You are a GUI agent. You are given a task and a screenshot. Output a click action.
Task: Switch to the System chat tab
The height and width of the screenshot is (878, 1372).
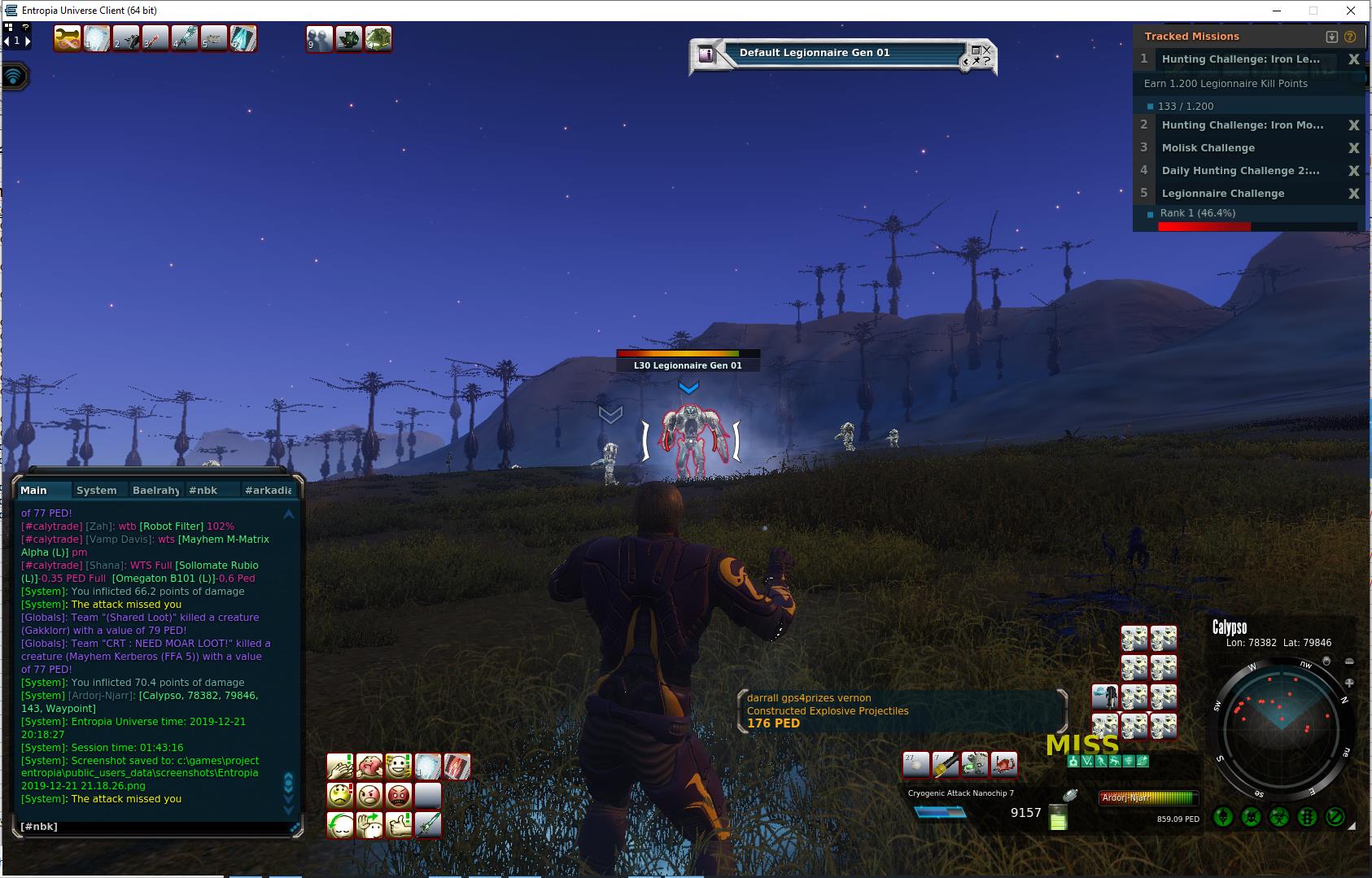pos(96,490)
